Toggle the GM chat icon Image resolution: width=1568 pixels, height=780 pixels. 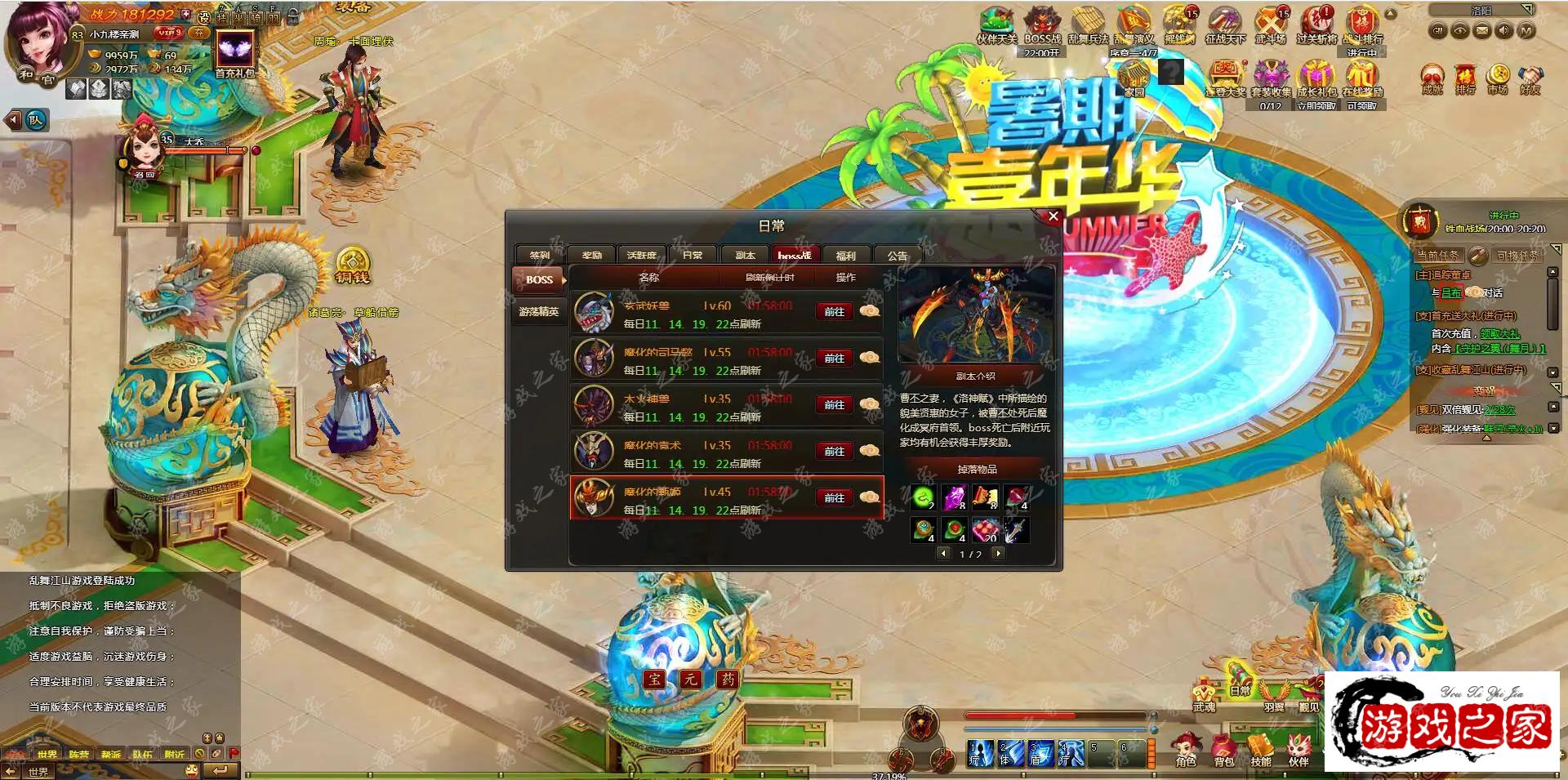[1438, 32]
